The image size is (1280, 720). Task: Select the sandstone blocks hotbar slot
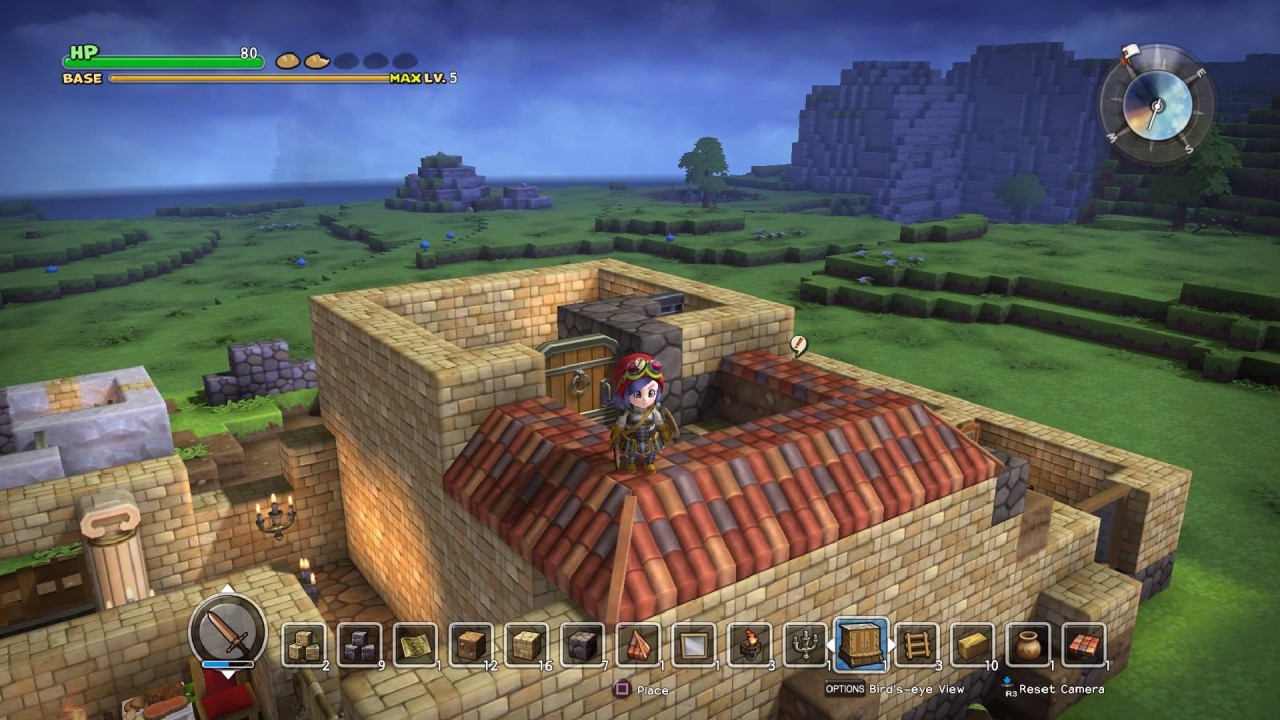(302, 645)
